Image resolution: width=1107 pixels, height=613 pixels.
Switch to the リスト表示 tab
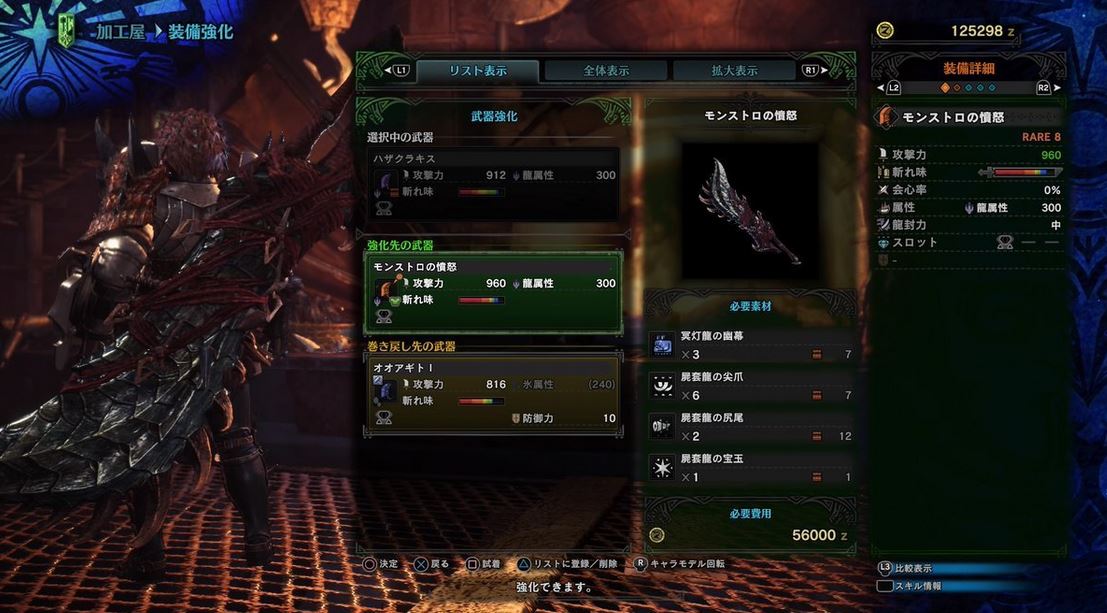(477, 71)
